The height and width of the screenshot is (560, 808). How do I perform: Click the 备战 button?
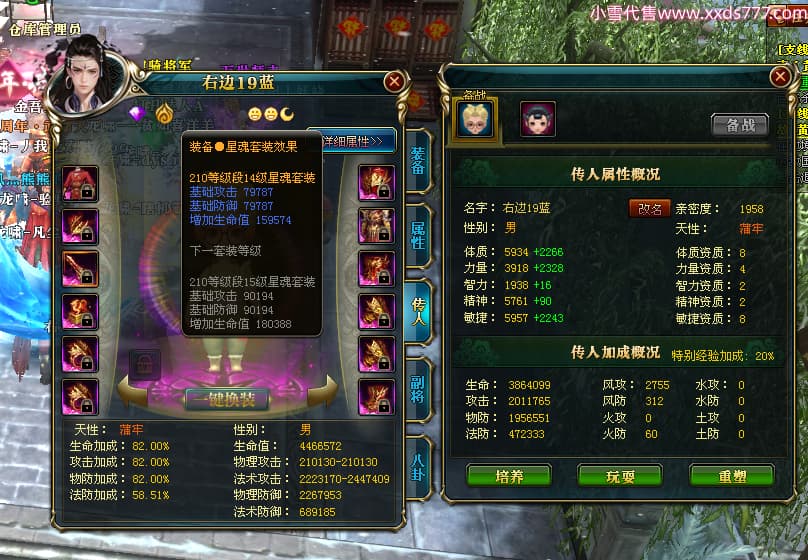(739, 125)
